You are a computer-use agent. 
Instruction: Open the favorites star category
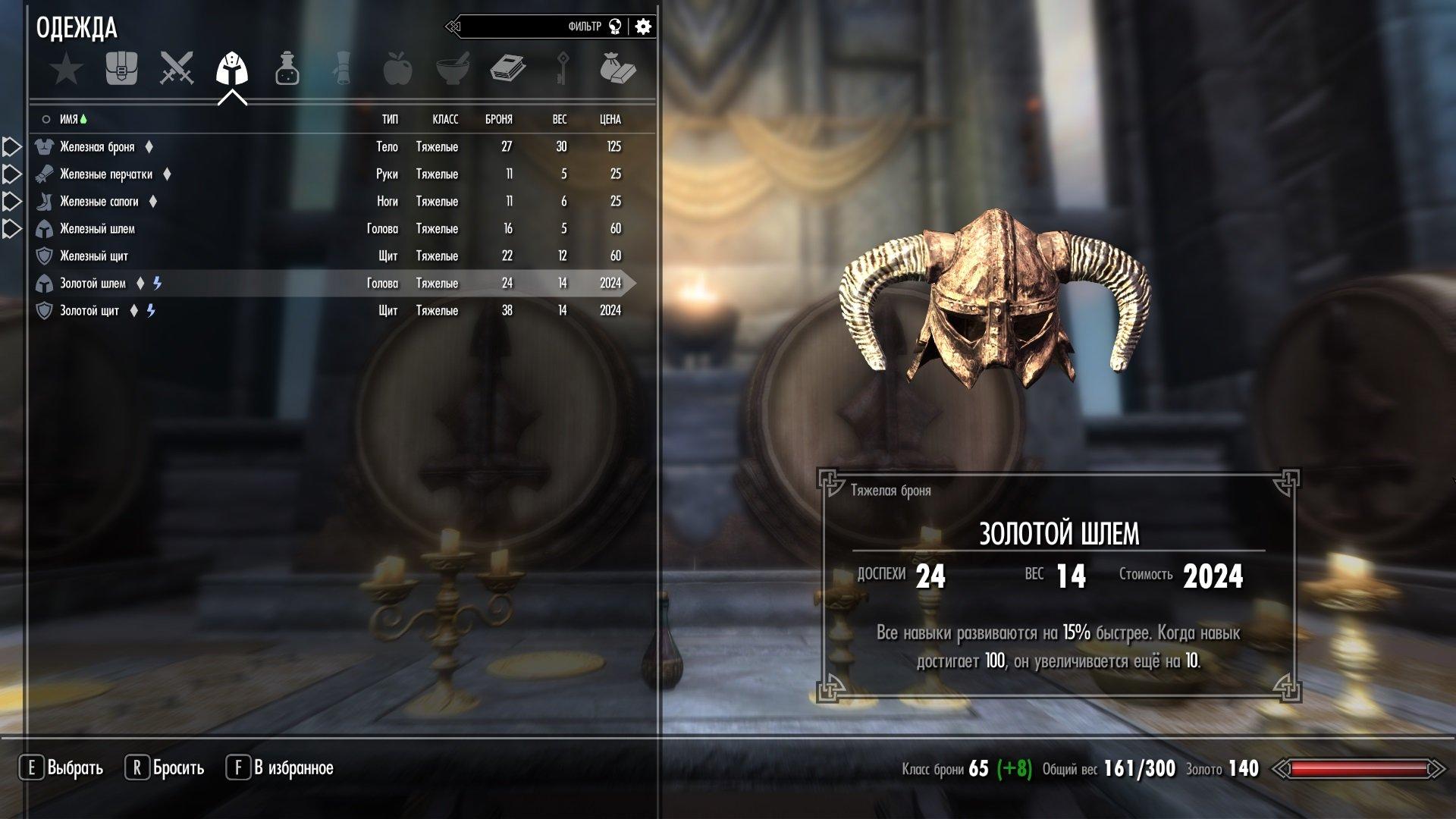coord(67,69)
